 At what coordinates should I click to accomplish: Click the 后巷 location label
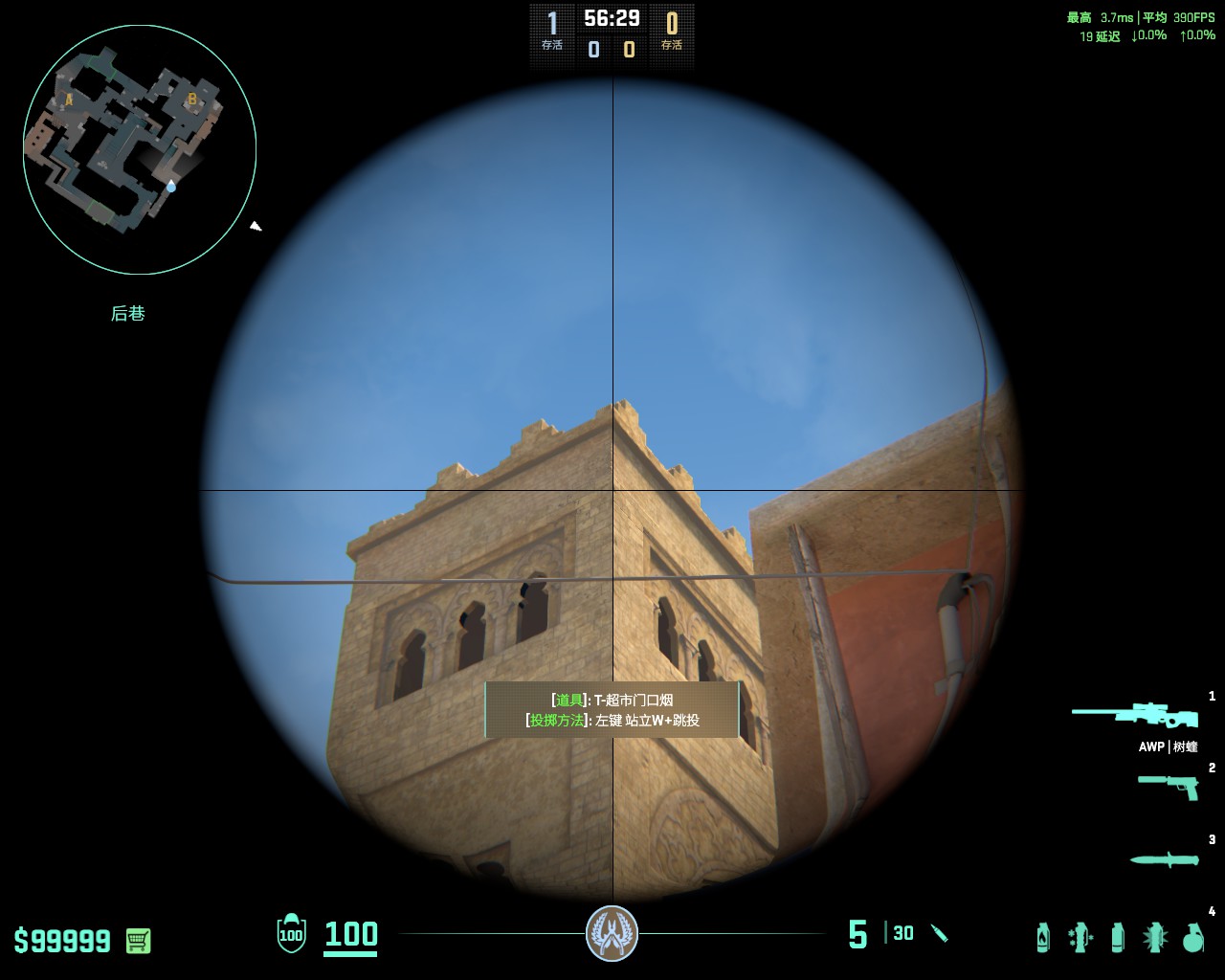tap(129, 313)
